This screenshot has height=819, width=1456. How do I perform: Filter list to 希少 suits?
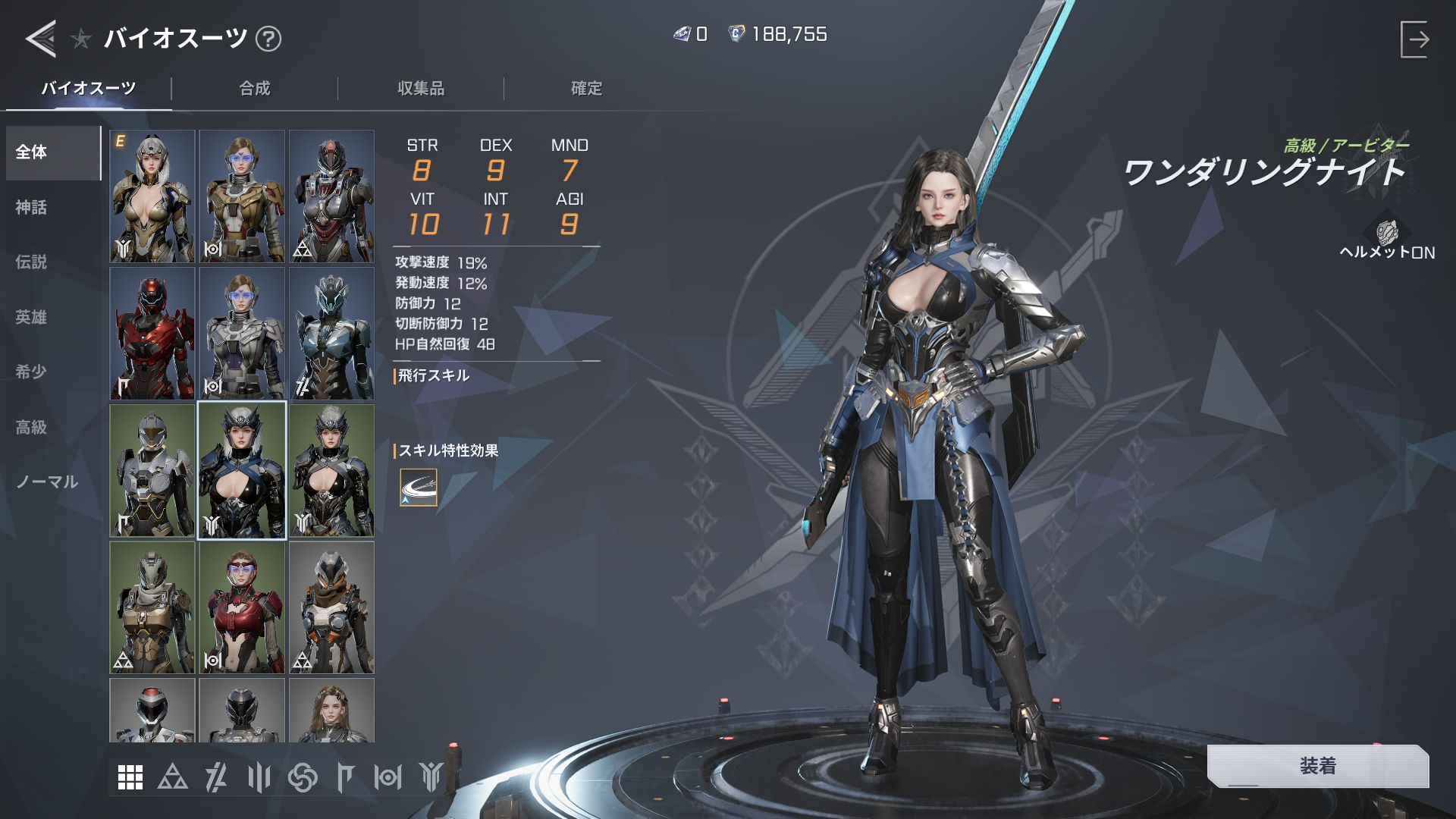point(32,372)
